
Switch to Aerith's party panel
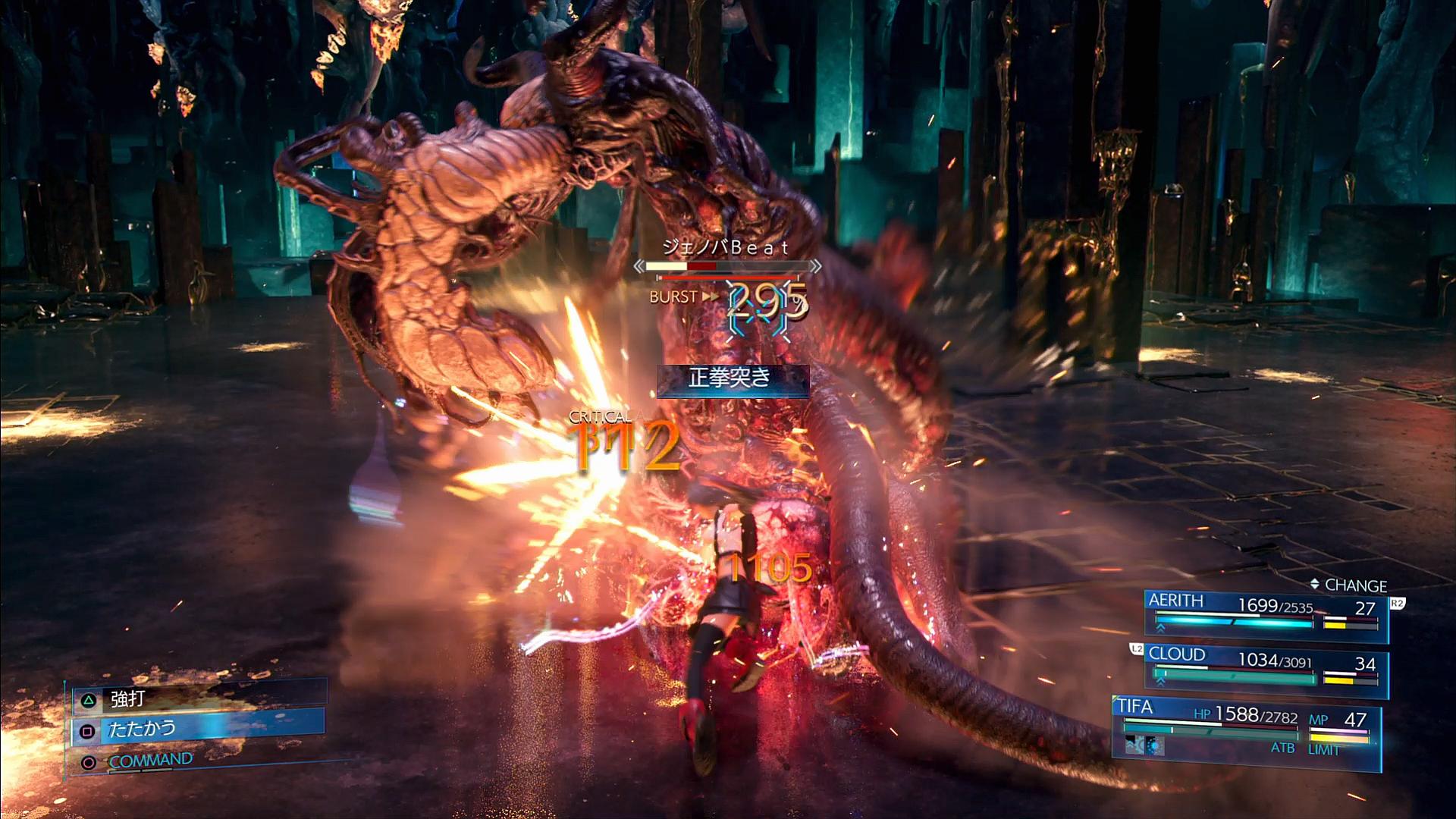(1265, 613)
